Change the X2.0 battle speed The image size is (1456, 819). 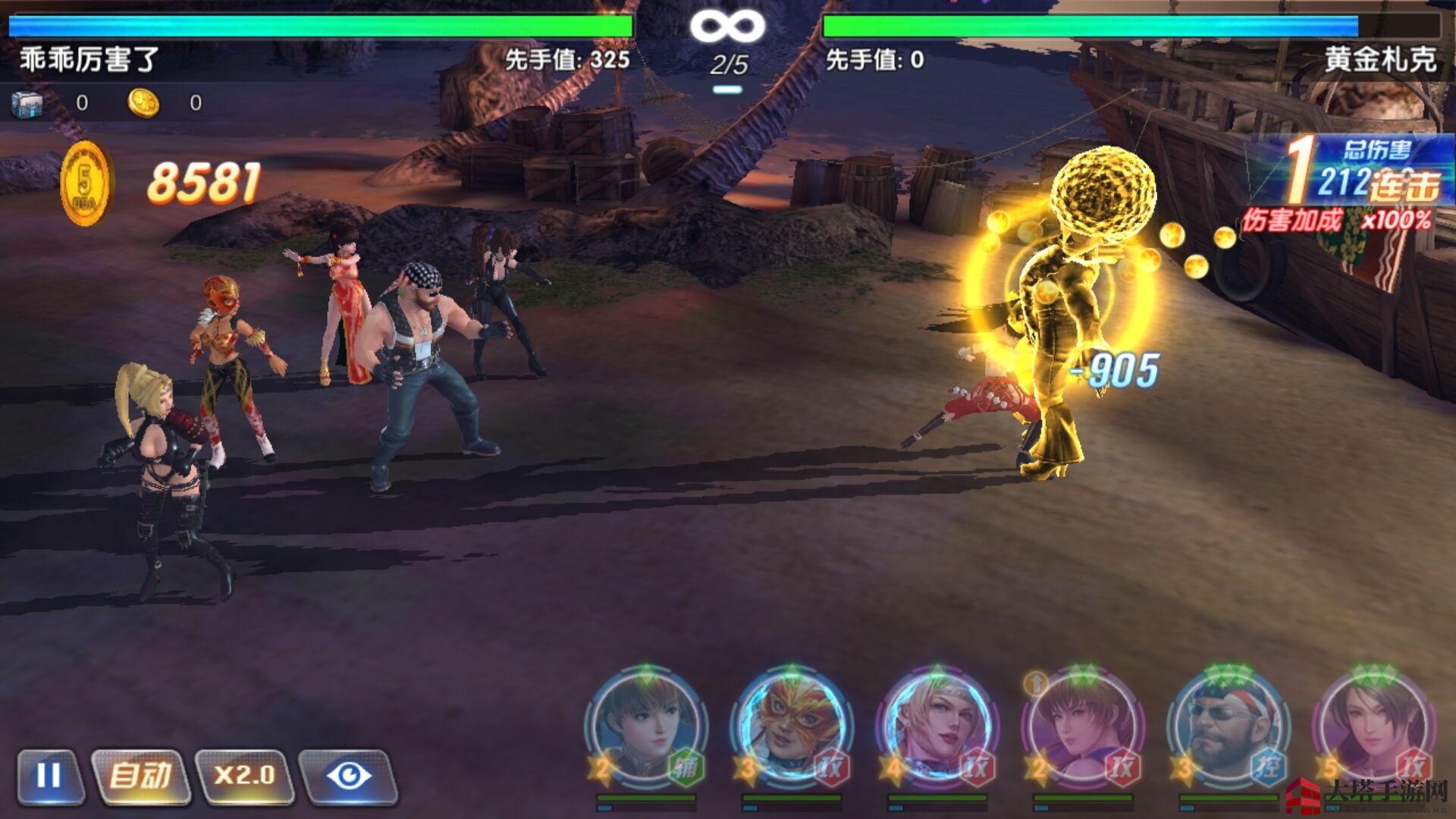pyautogui.click(x=244, y=776)
